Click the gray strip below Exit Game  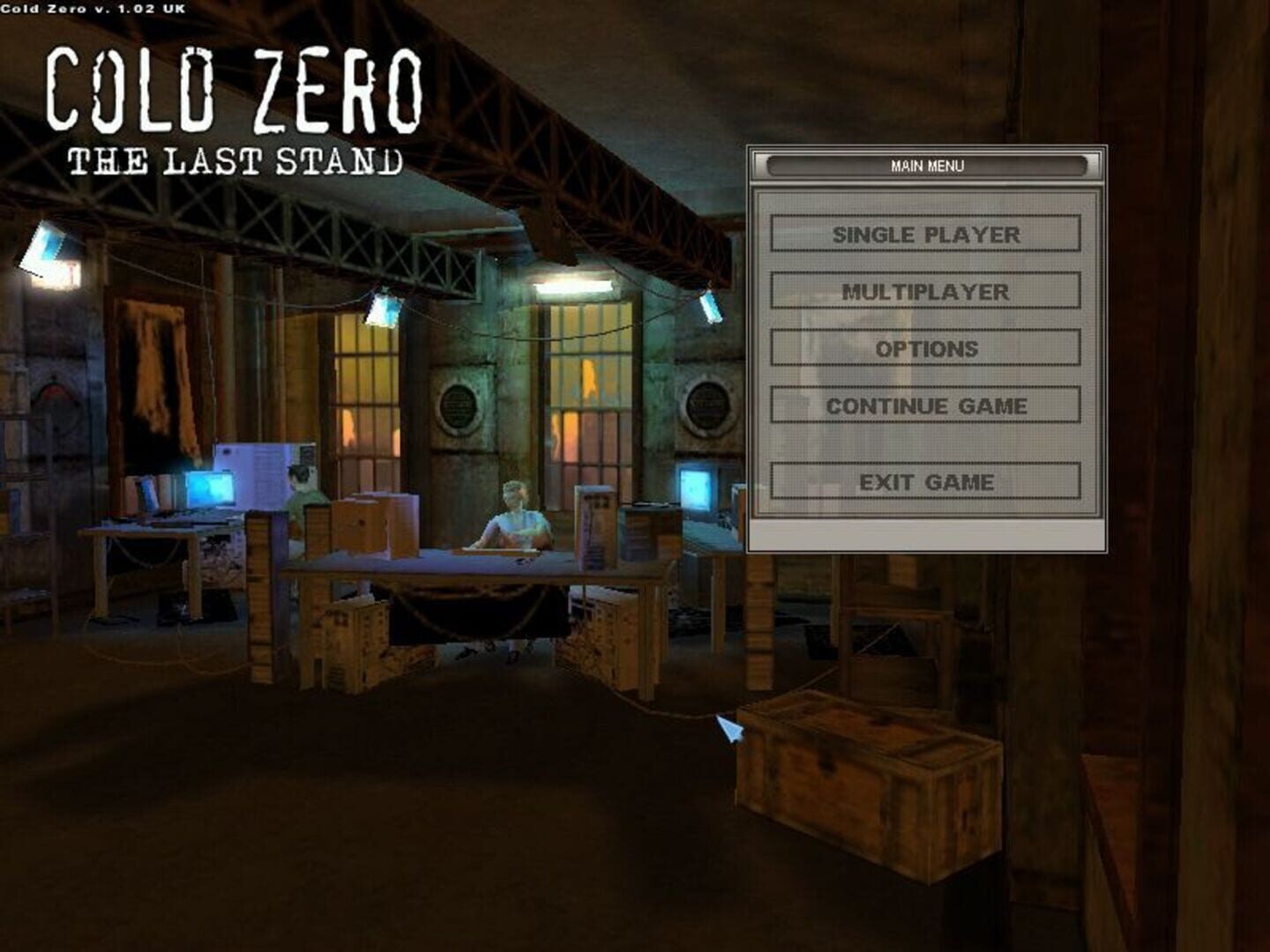click(x=928, y=536)
